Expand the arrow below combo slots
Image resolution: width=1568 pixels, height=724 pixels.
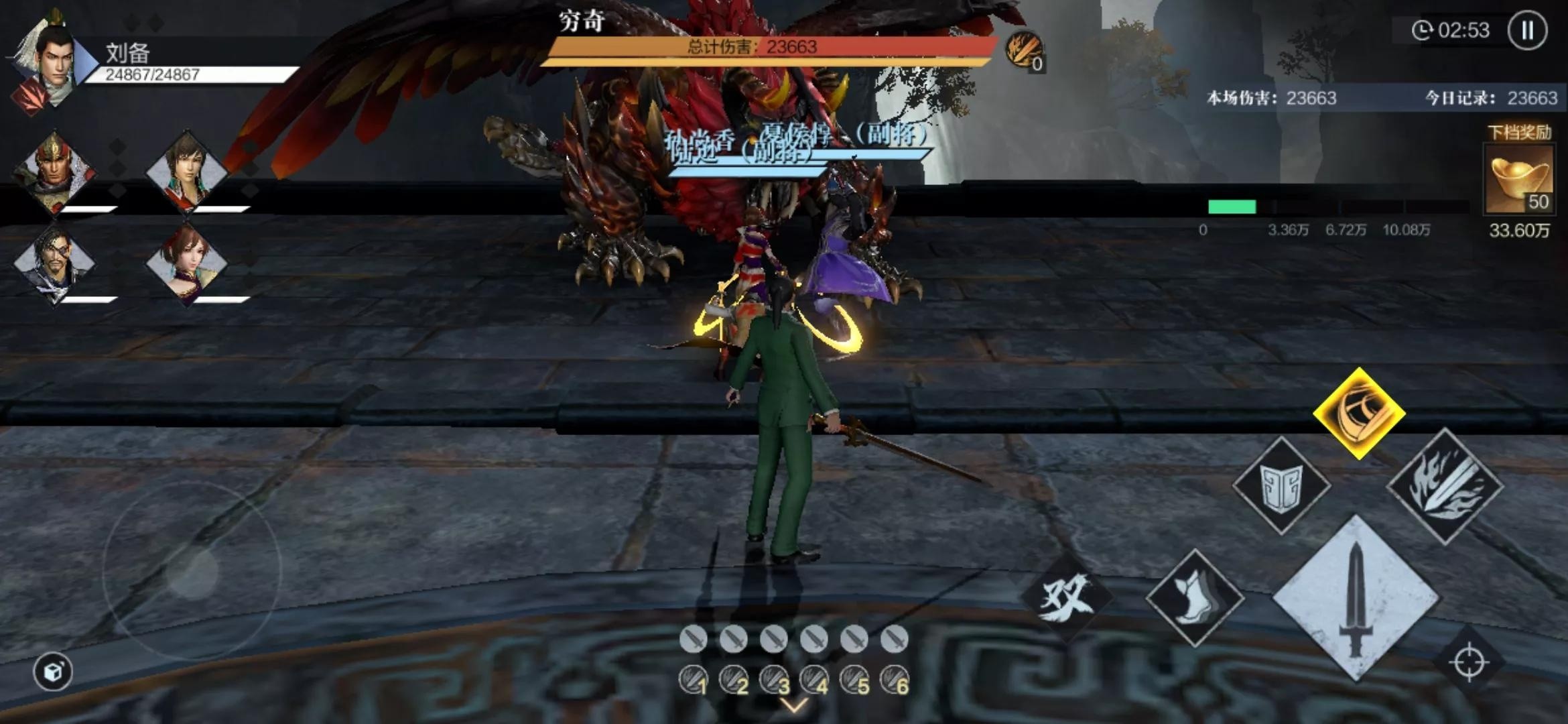pyautogui.click(x=795, y=706)
